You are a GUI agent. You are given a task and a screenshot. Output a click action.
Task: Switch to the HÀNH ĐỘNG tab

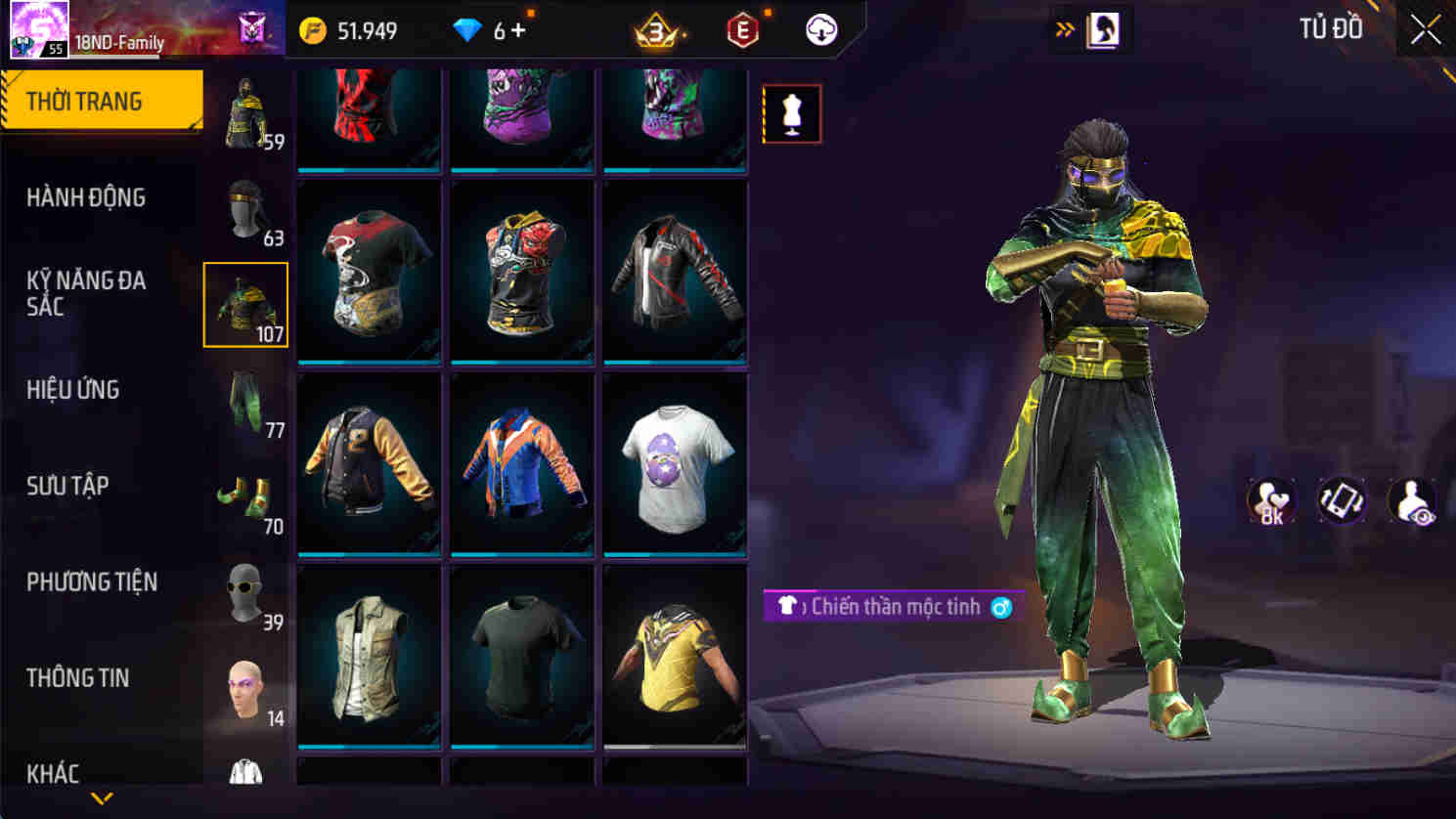tap(84, 198)
